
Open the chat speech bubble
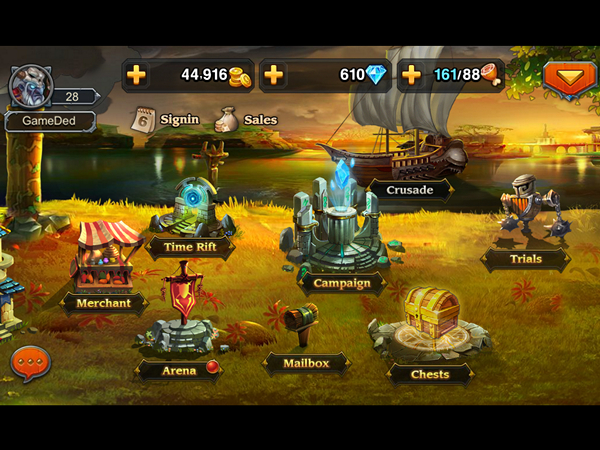point(30,363)
